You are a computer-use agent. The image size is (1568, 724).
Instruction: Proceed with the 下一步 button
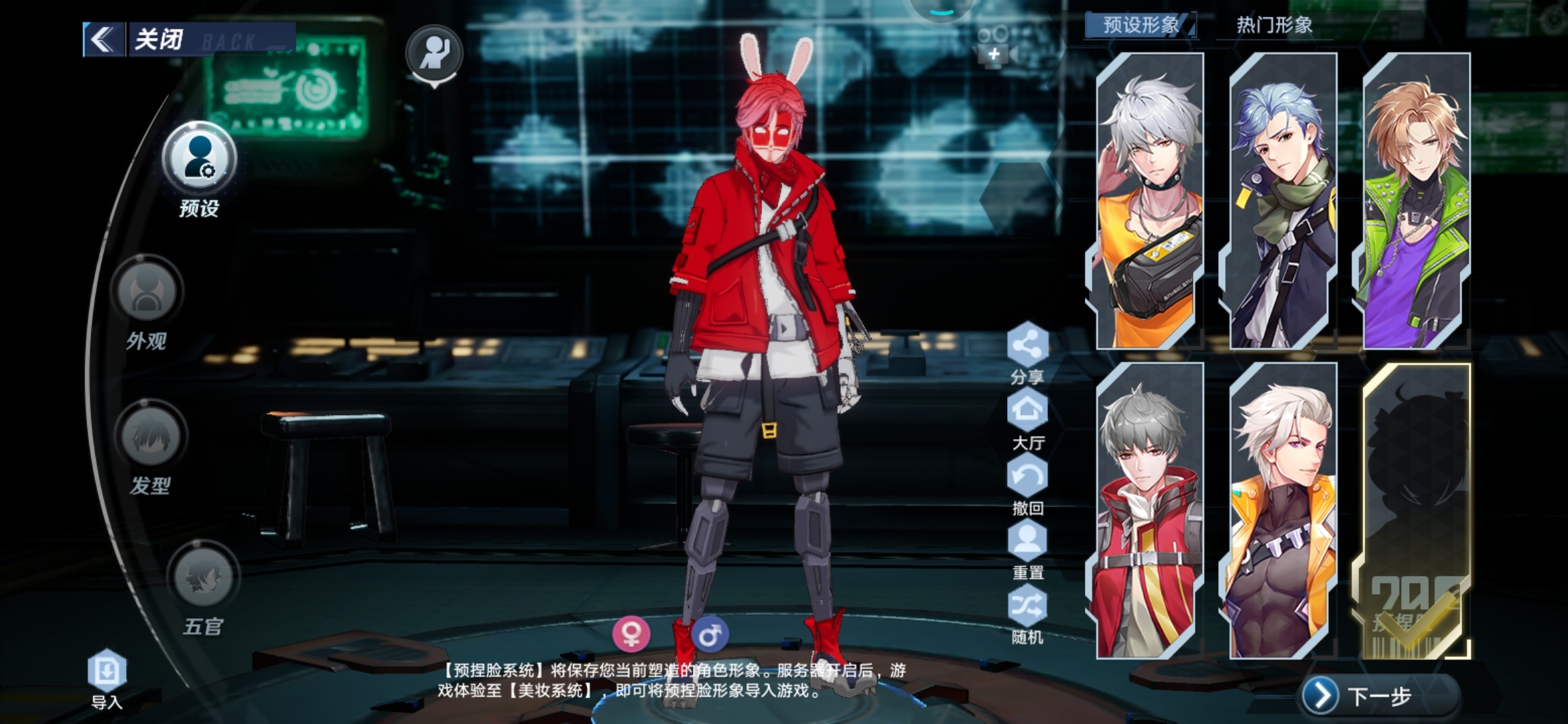(1379, 697)
